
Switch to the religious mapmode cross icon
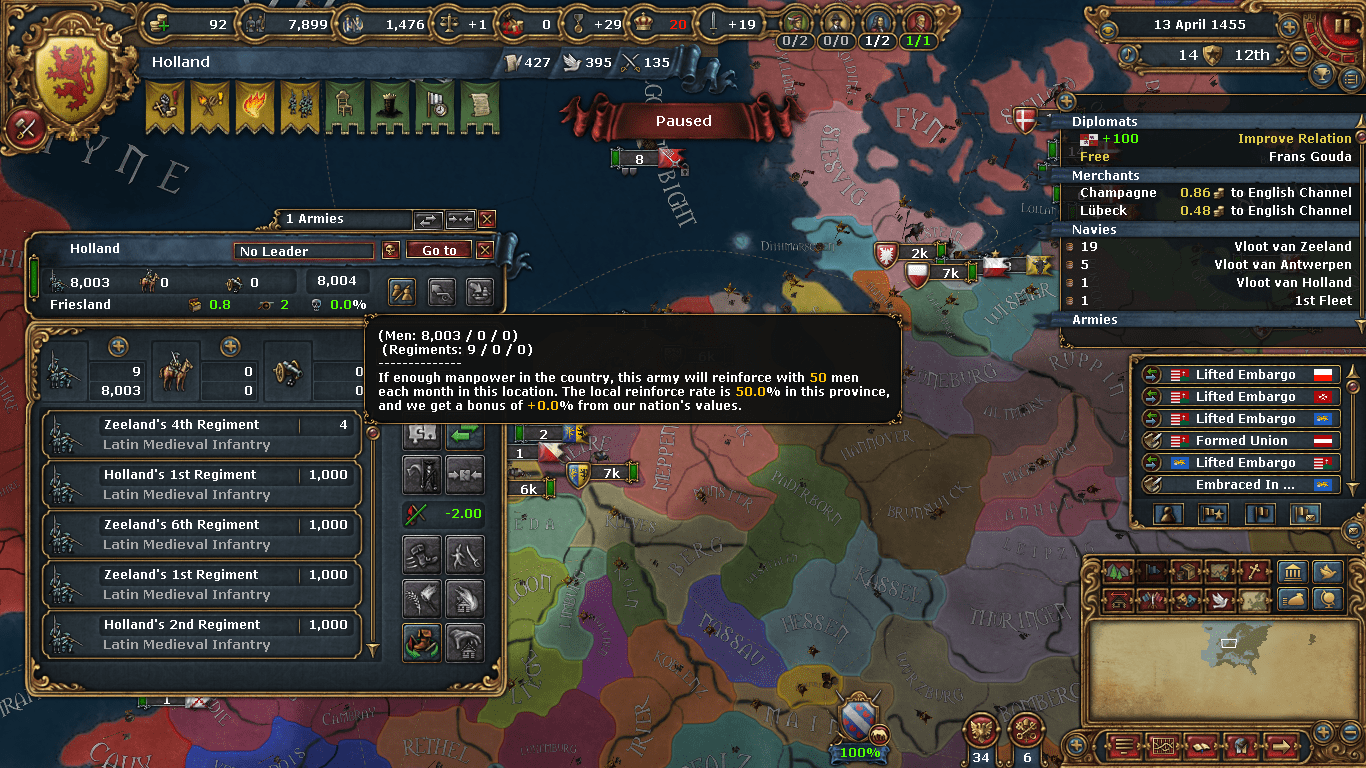pyautogui.click(x=1252, y=573)
